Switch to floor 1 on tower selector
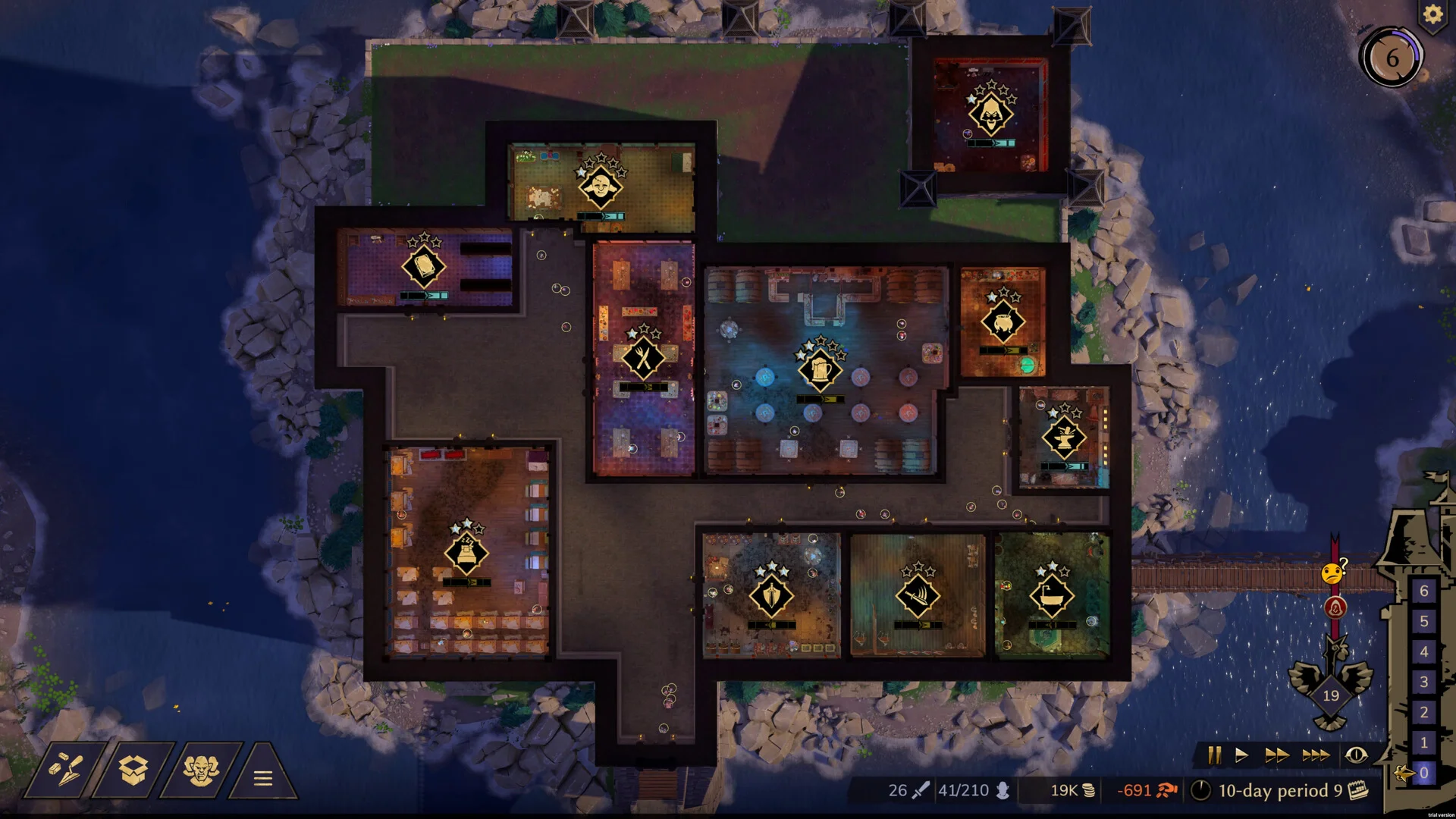 pos(1423,743)
